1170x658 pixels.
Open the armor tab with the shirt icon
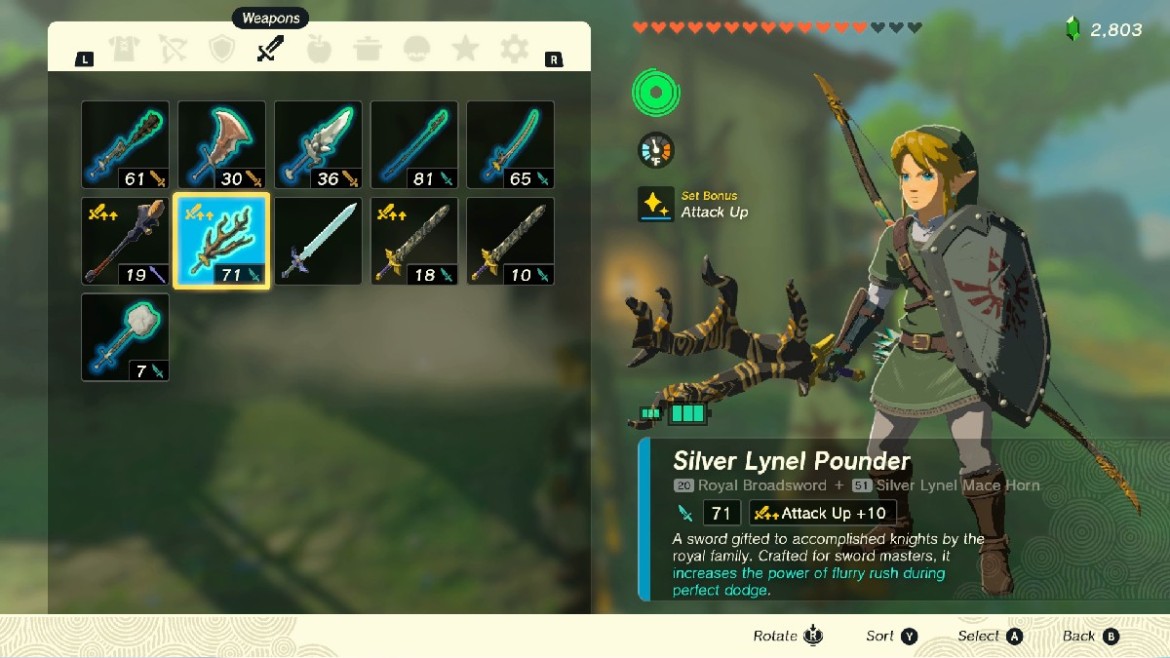124,49
